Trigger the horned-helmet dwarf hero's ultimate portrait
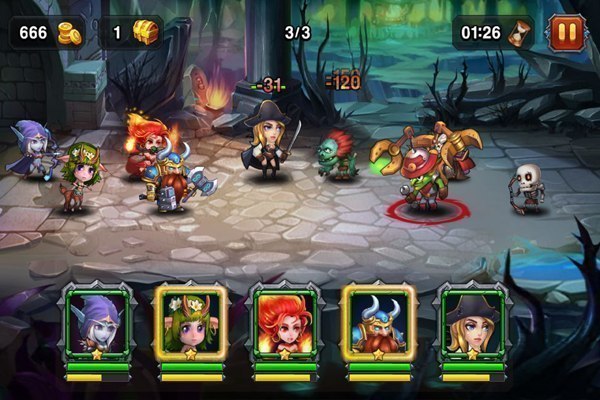Image resolution: width=600 pixels, height=400 pixels. [379, 321]
